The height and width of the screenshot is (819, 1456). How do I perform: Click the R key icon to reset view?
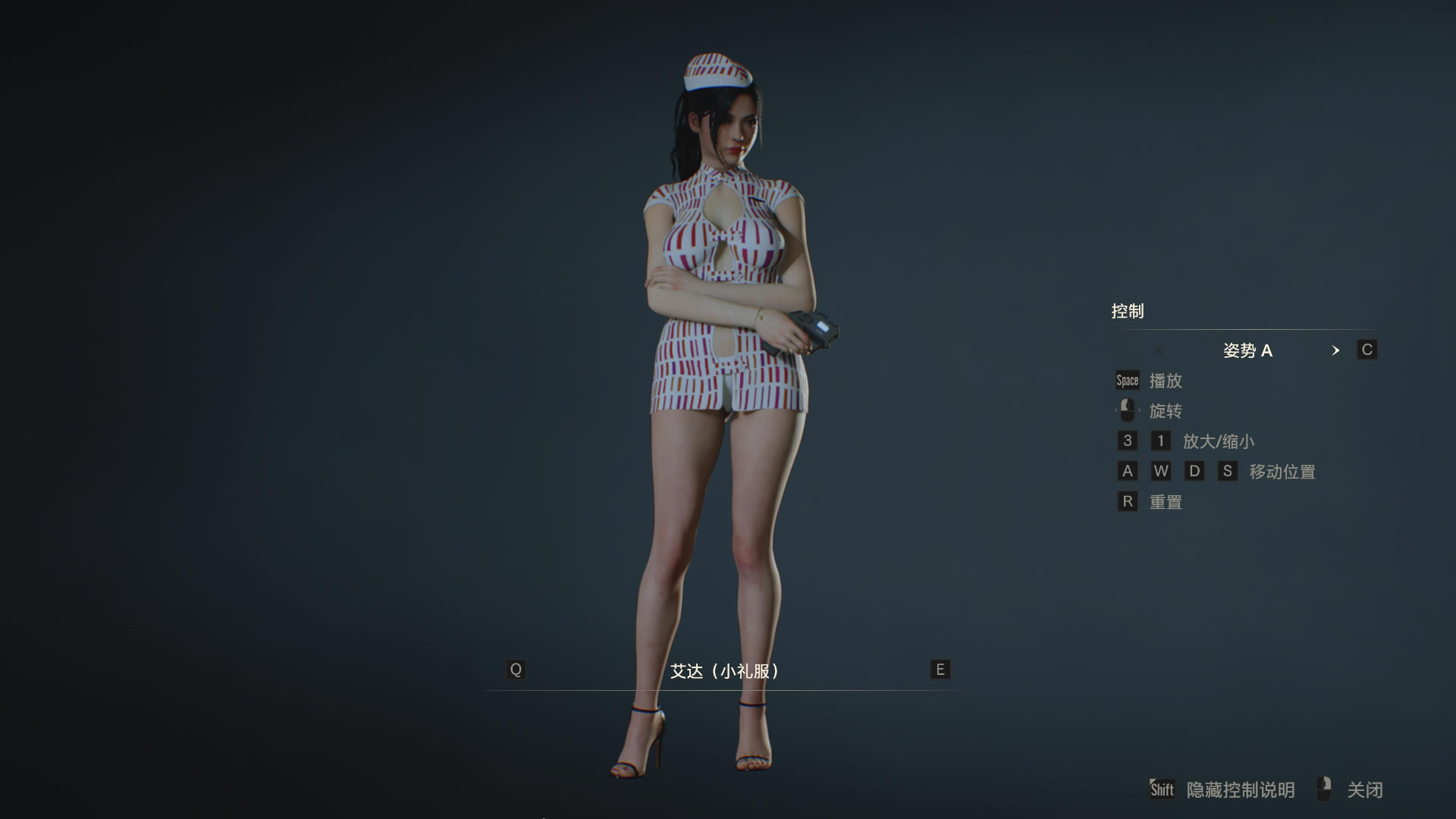point(1128,501)
